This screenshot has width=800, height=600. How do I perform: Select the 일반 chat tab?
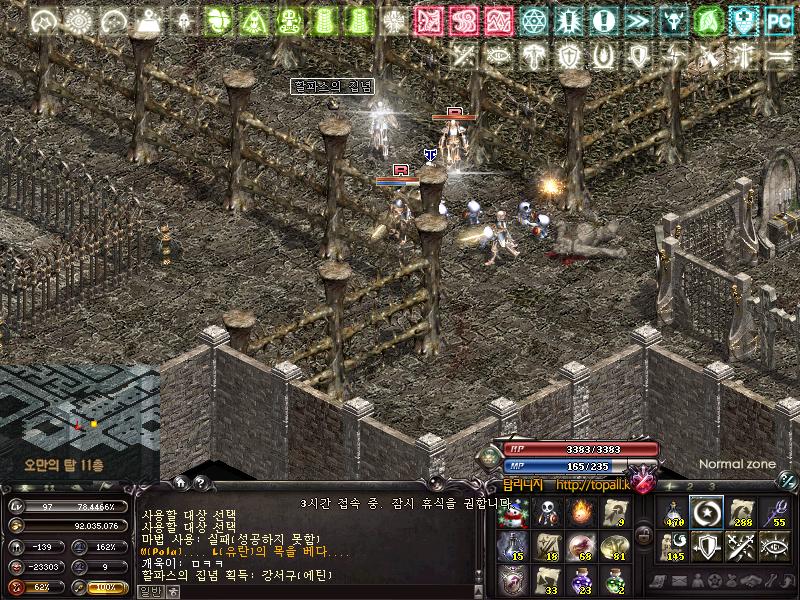coord(150,592)
